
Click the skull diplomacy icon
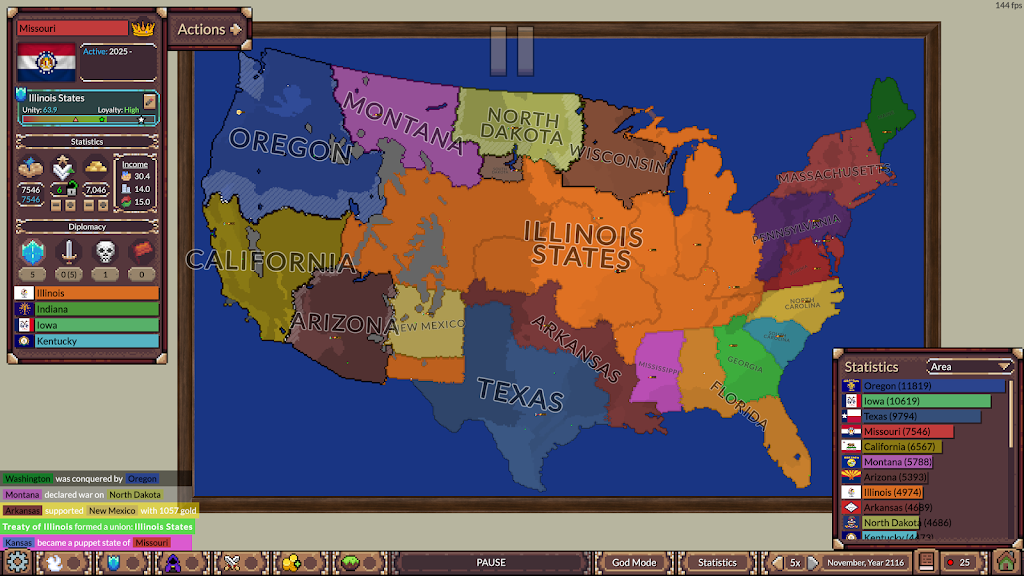tap(105, 252)
